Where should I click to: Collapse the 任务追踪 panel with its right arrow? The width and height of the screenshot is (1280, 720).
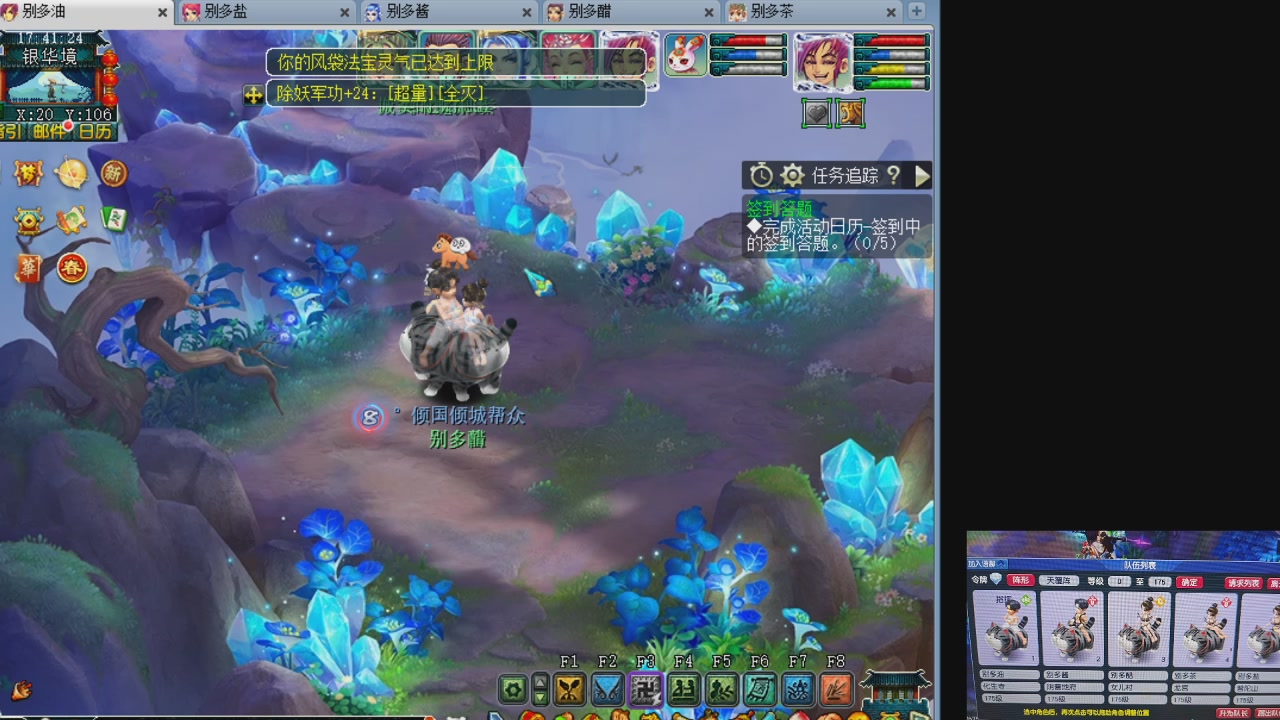click(922, 175)
